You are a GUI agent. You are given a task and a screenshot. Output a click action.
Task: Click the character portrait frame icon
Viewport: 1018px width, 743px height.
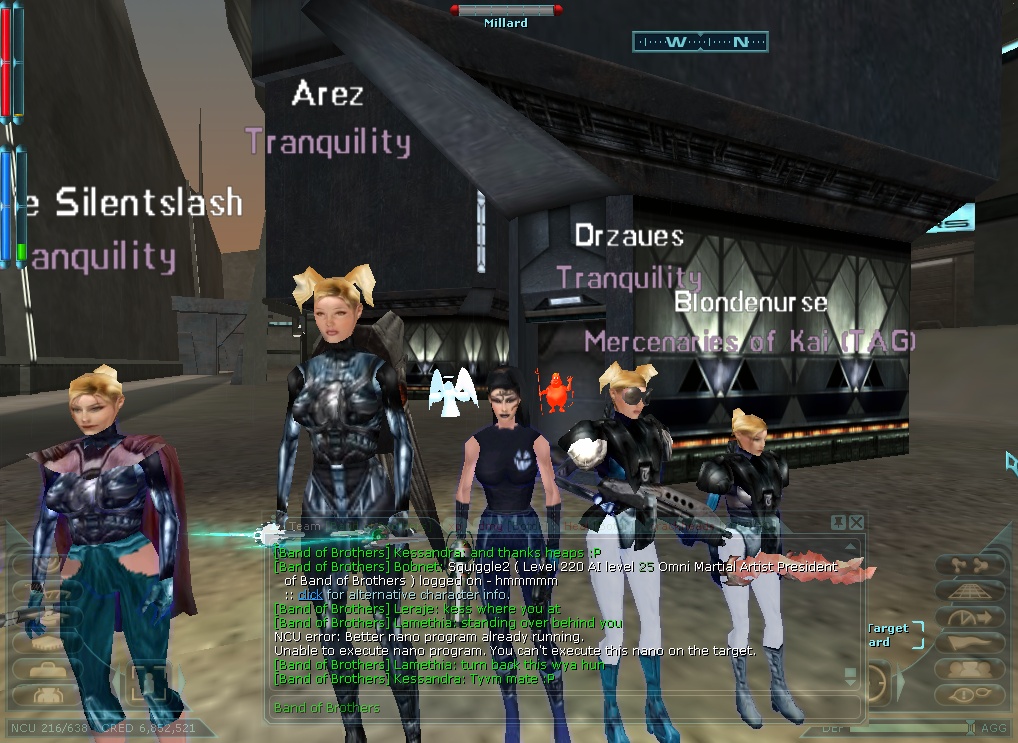(149, 684)
